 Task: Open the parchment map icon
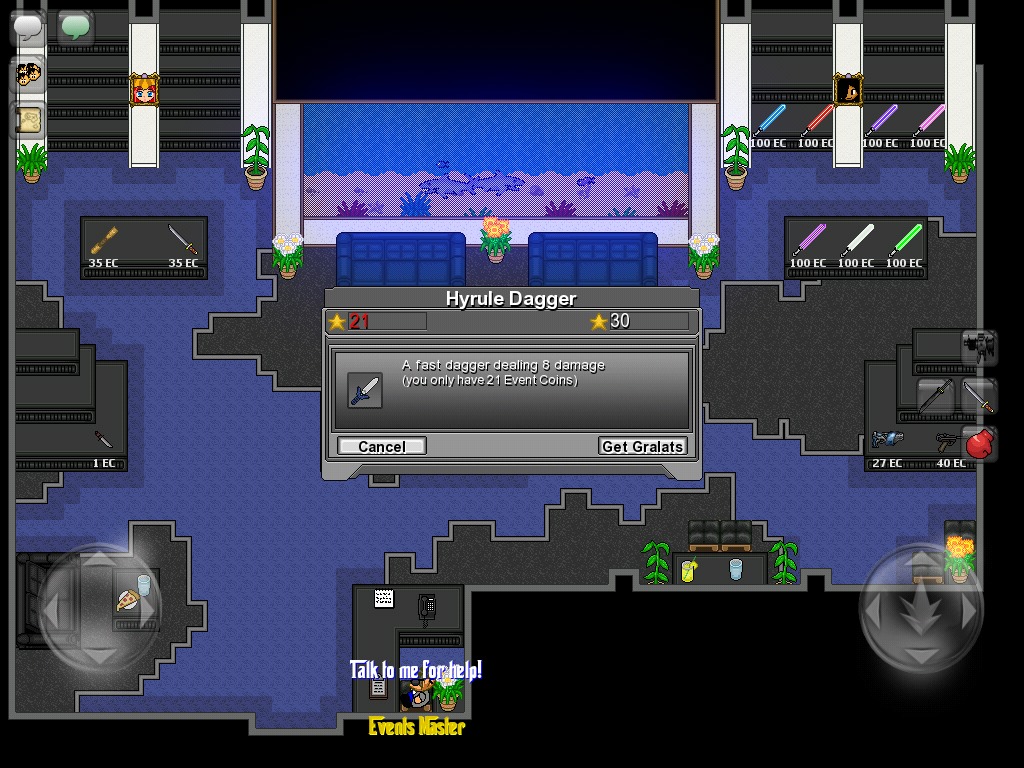tap(29, 120)
